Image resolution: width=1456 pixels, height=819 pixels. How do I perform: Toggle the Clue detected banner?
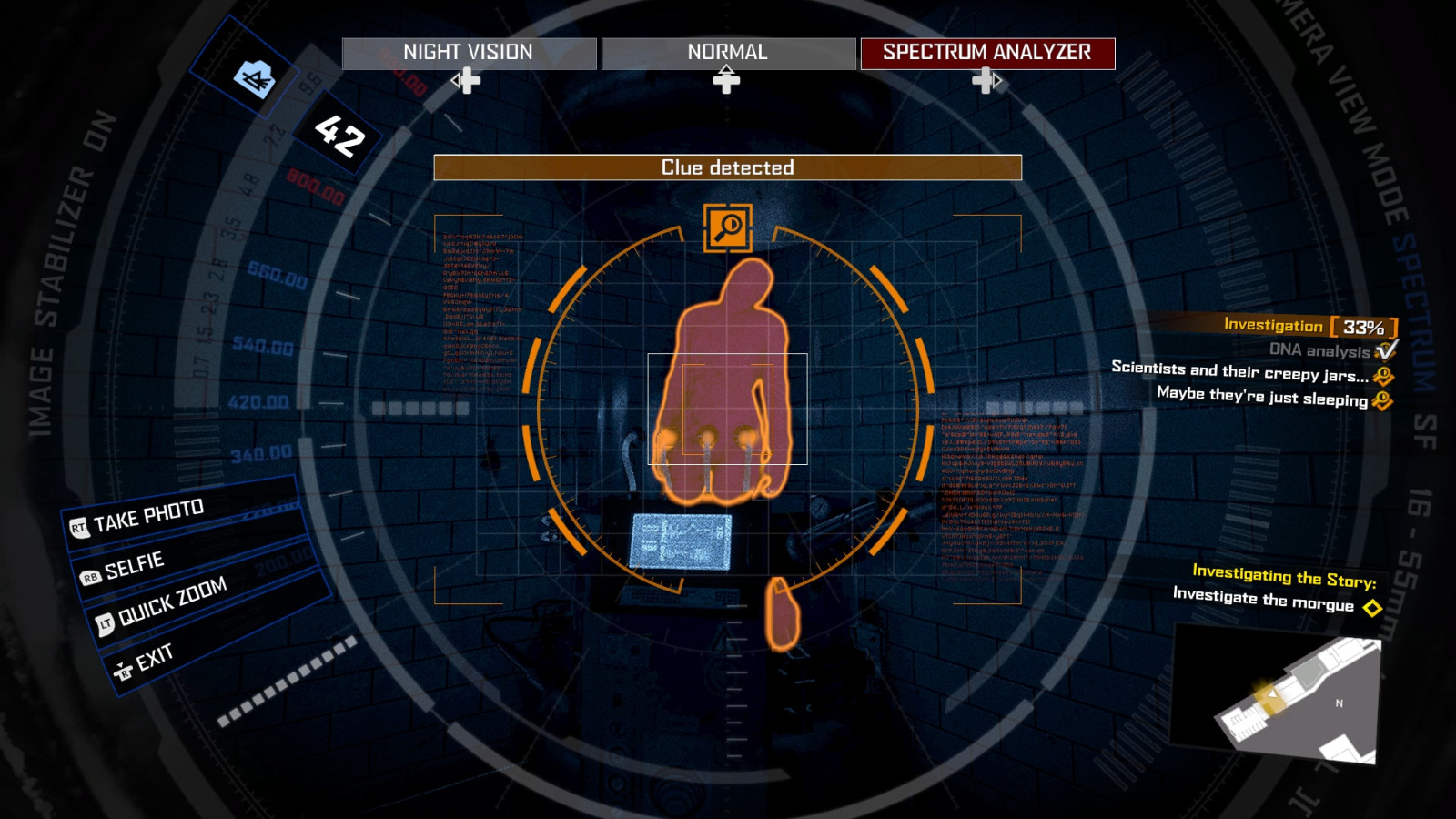pos(727,167)
